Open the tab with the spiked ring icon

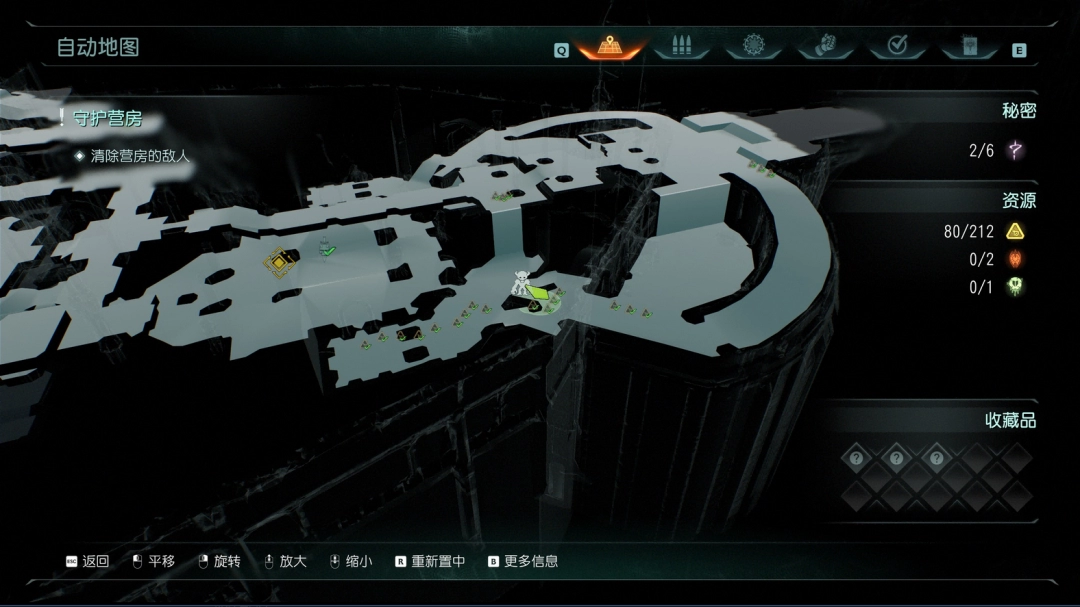(754, 46)
